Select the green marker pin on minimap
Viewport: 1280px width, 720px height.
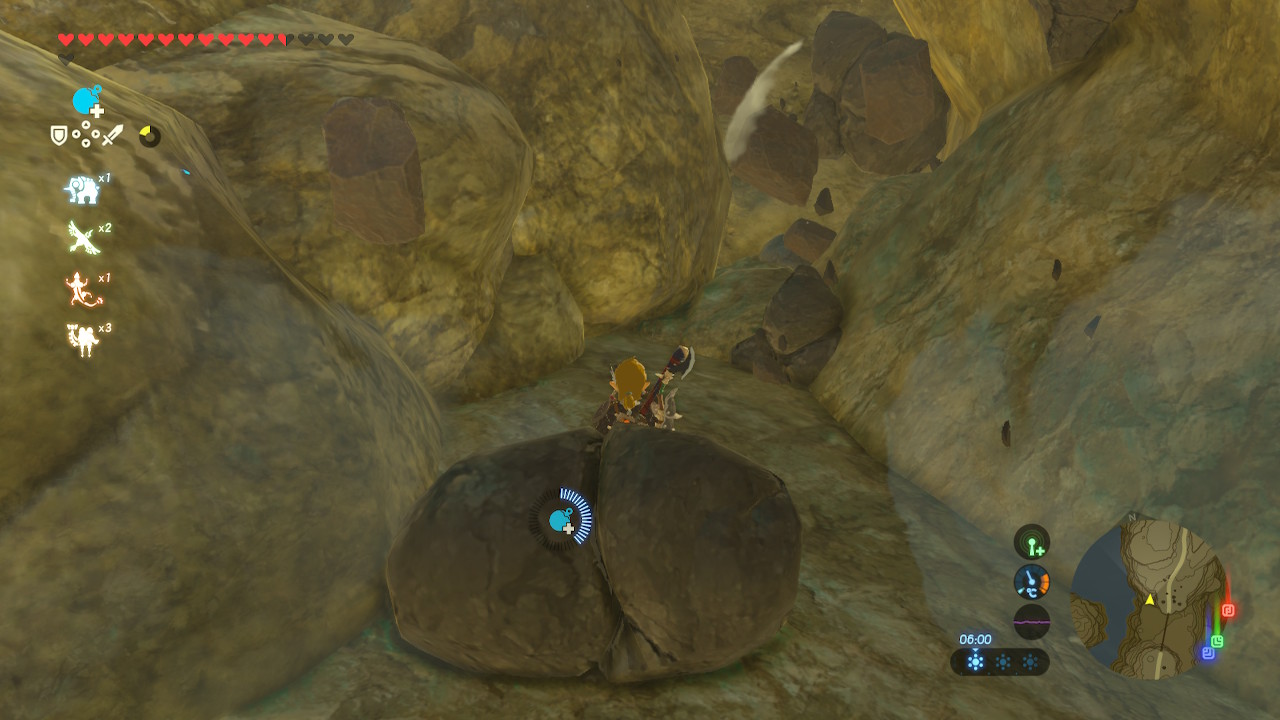point(1217,641)
